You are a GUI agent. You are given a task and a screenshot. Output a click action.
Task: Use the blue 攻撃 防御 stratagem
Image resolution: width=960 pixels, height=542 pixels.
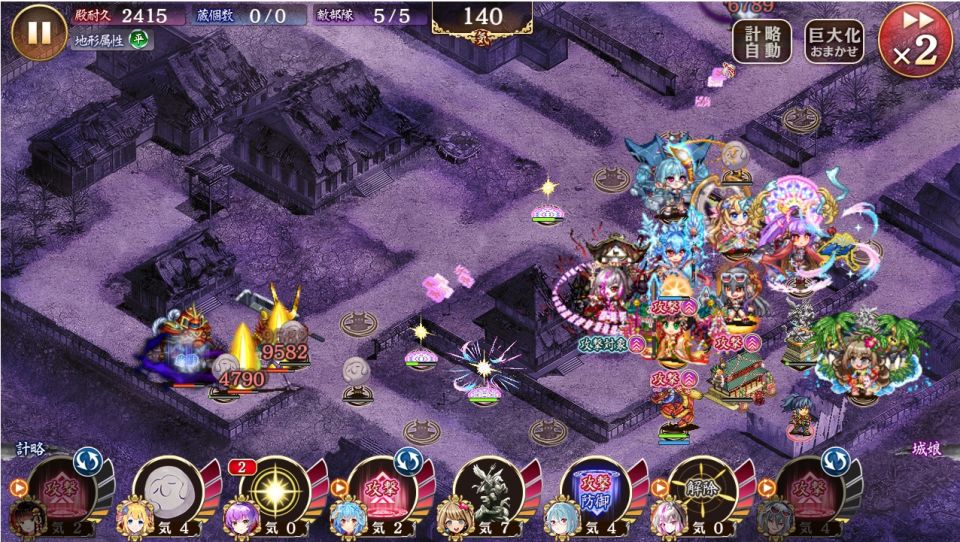(594, 490)
